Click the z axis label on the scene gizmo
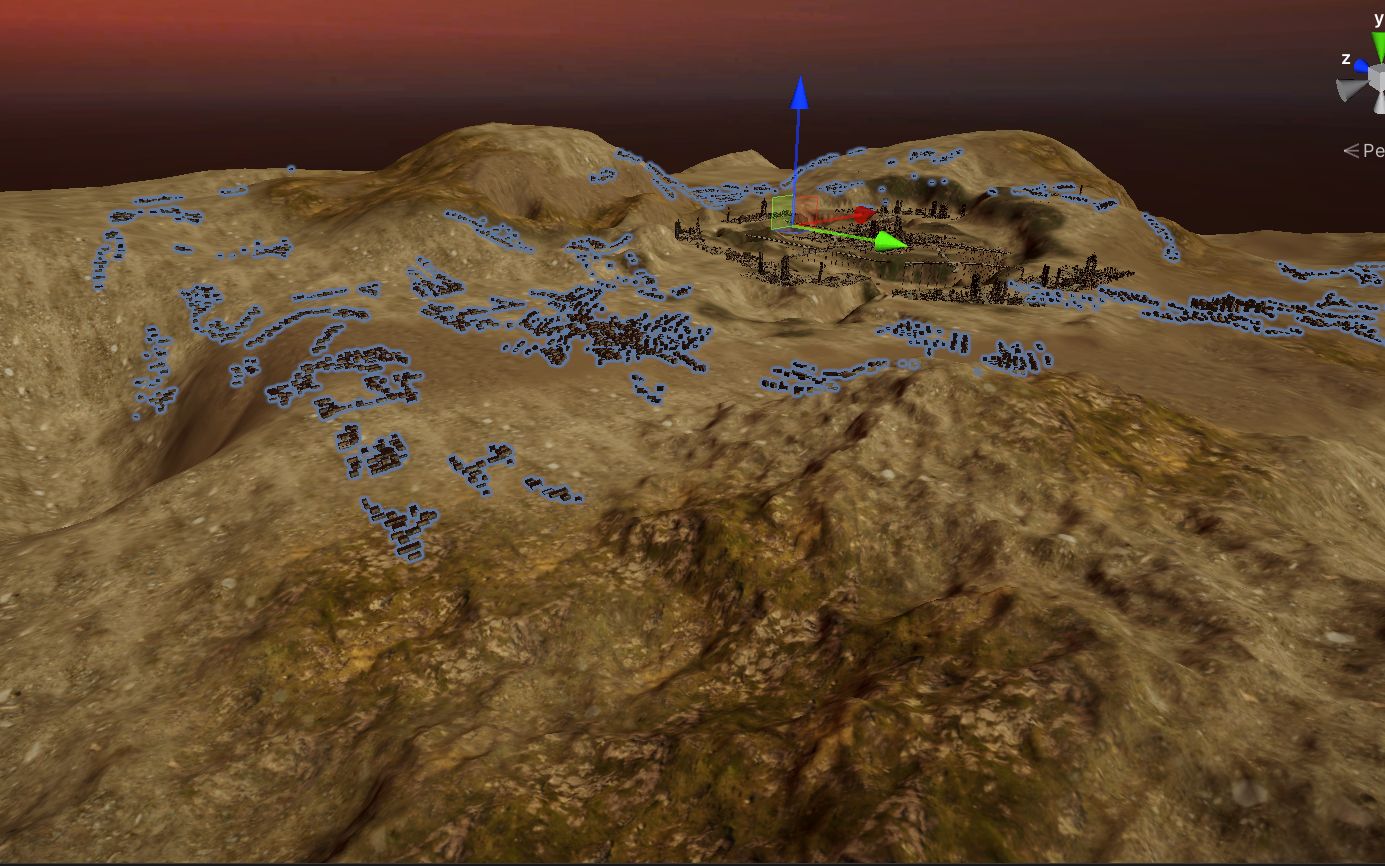 tap(1346, 58)
